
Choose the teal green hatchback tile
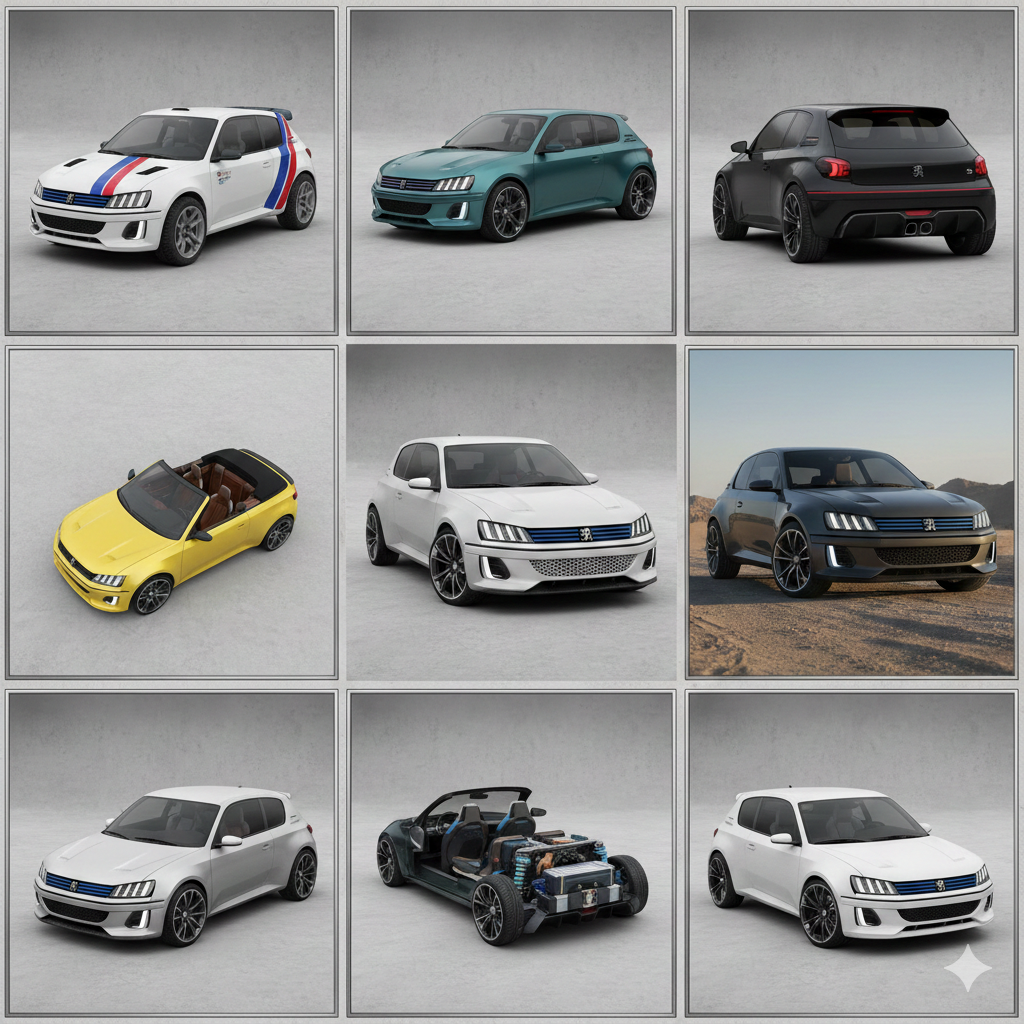coord(512,172)
